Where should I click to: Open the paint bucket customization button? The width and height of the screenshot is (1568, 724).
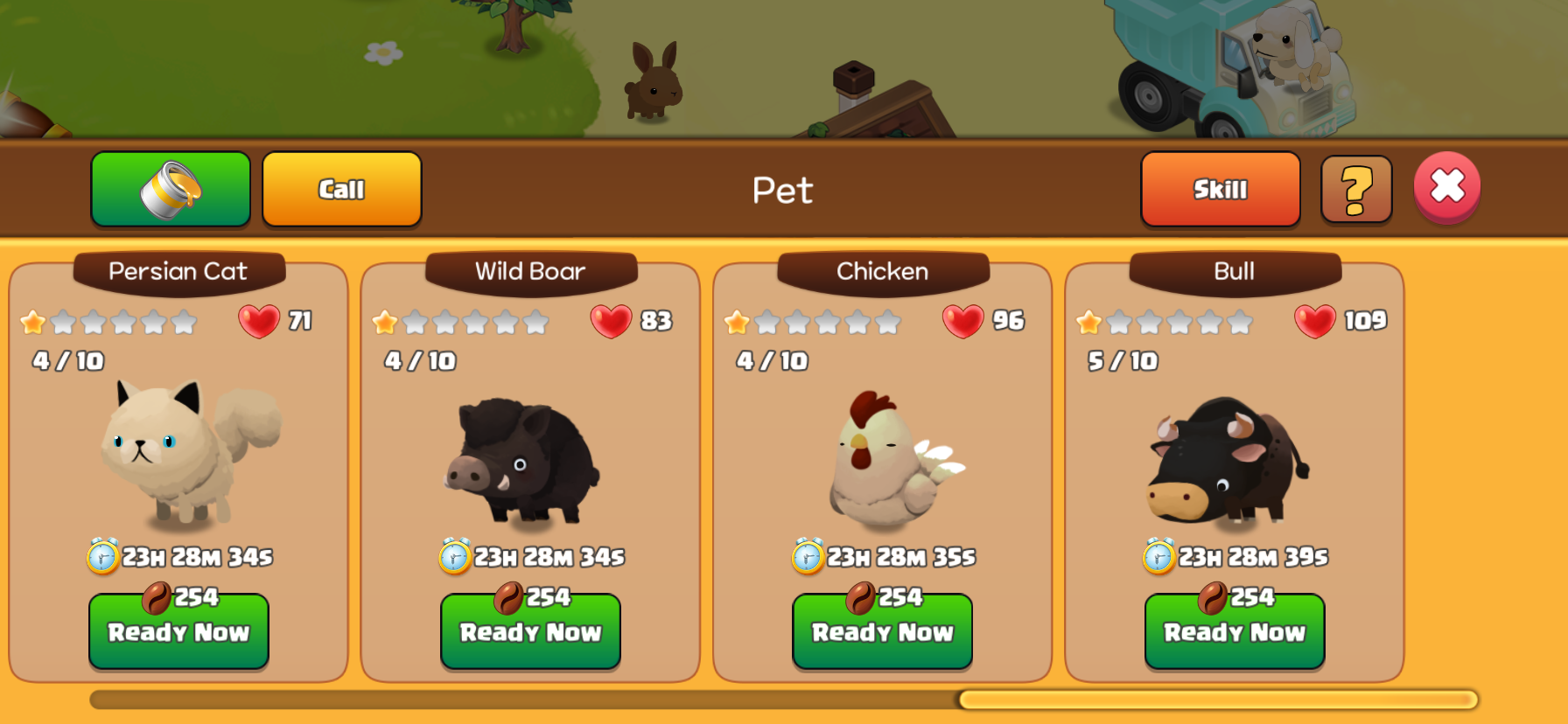171,189
